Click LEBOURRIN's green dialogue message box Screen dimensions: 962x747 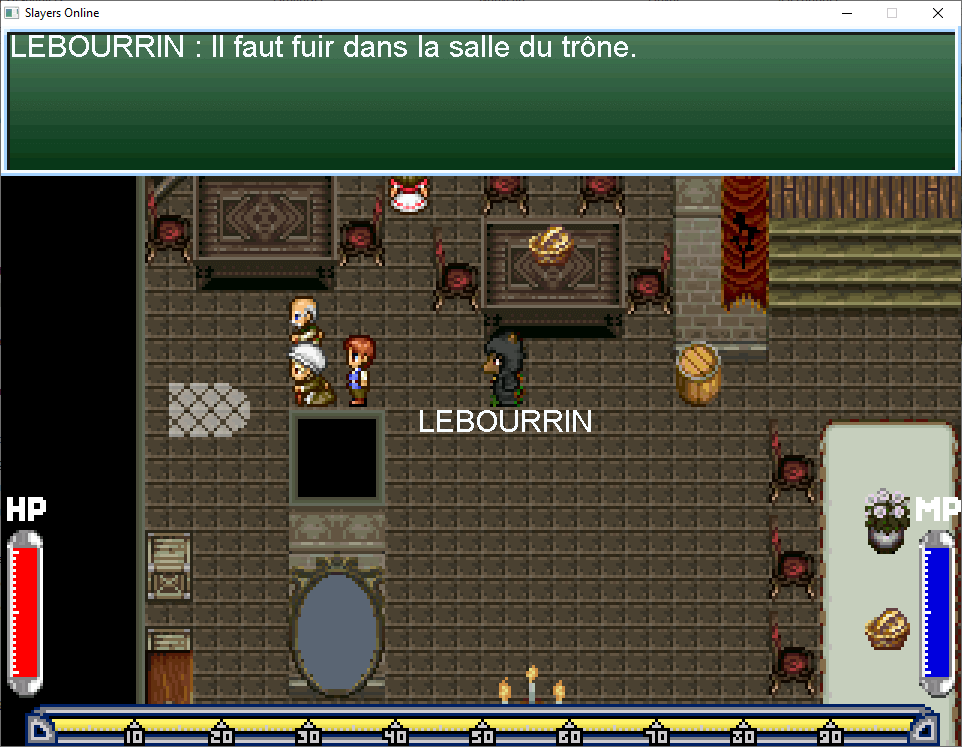(x=480, y=102)
